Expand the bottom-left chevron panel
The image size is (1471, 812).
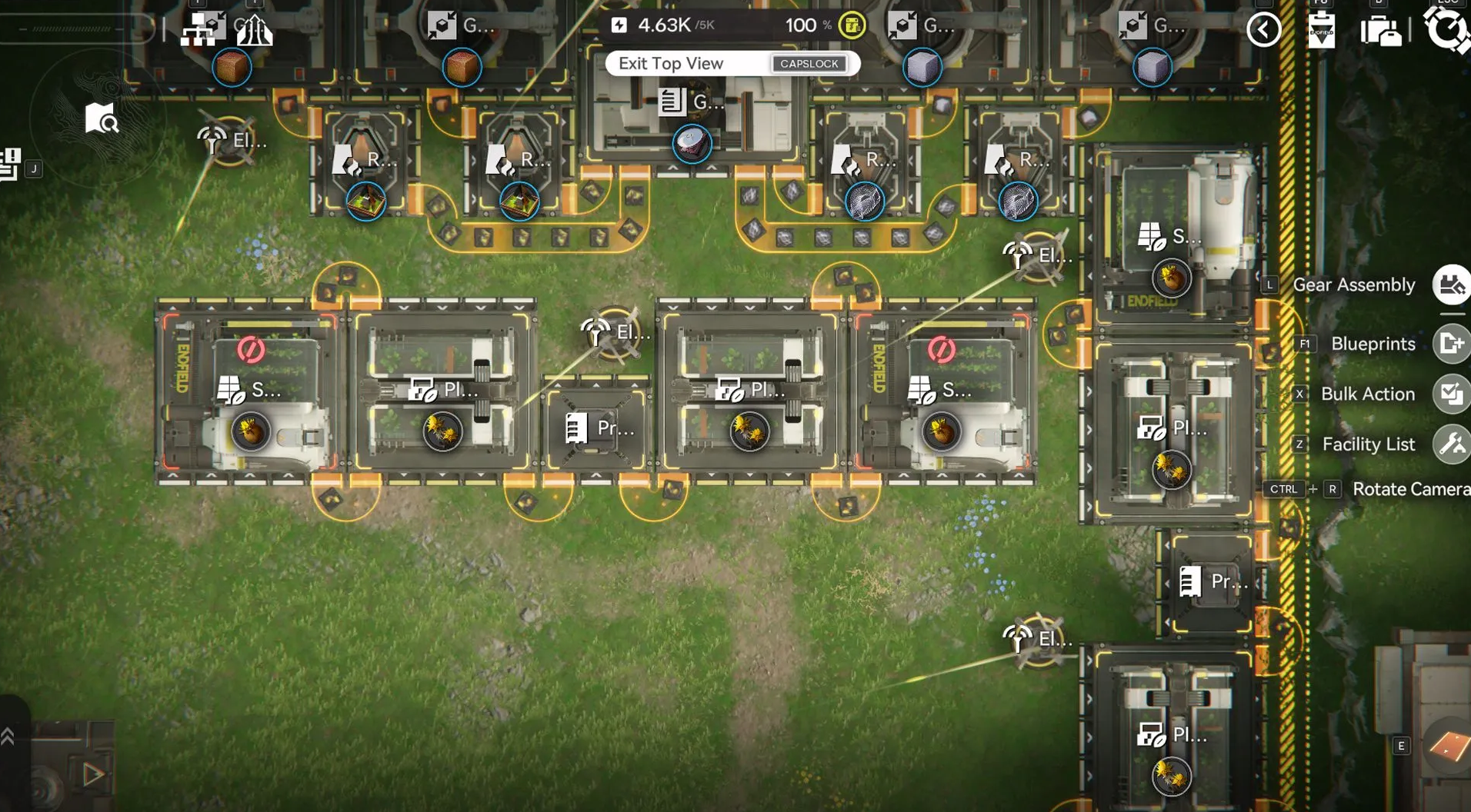click(x=8, y=737)
